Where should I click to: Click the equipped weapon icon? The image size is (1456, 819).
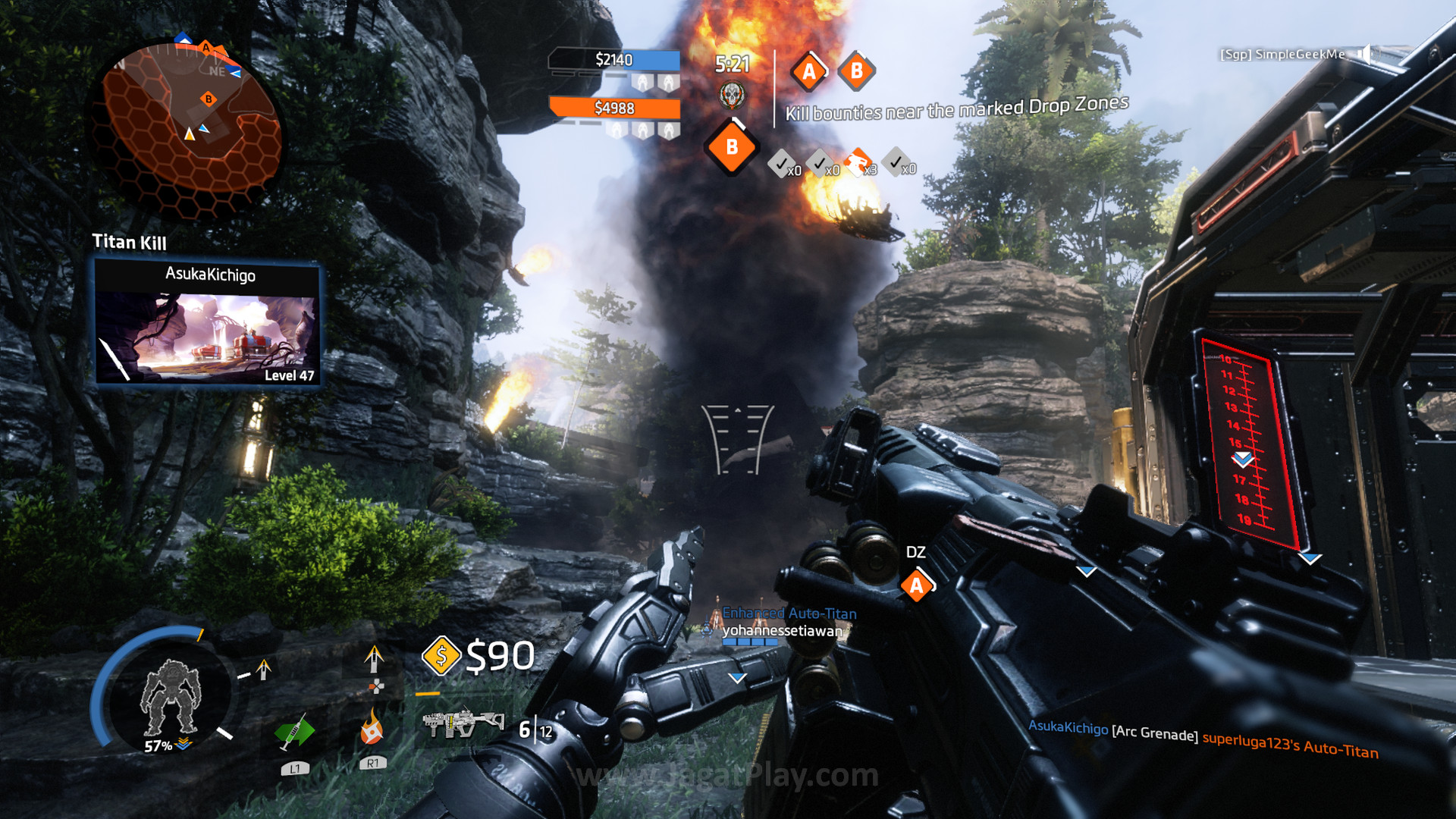463,723
